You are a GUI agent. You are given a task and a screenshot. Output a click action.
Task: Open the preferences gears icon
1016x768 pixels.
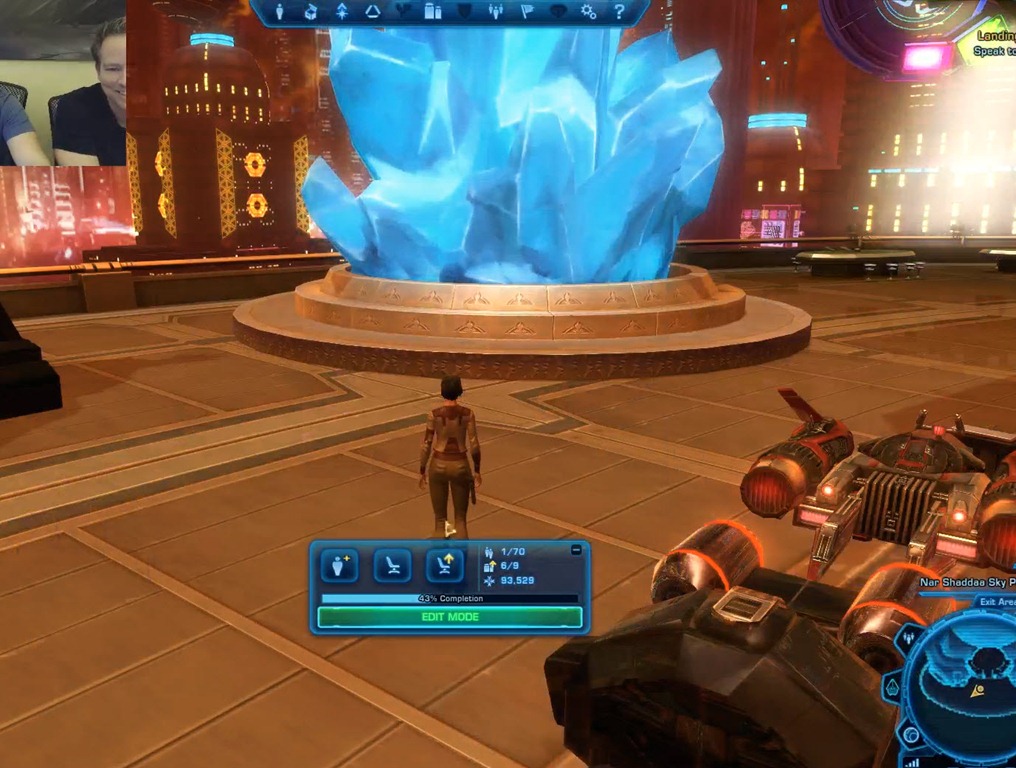point(588,12)
